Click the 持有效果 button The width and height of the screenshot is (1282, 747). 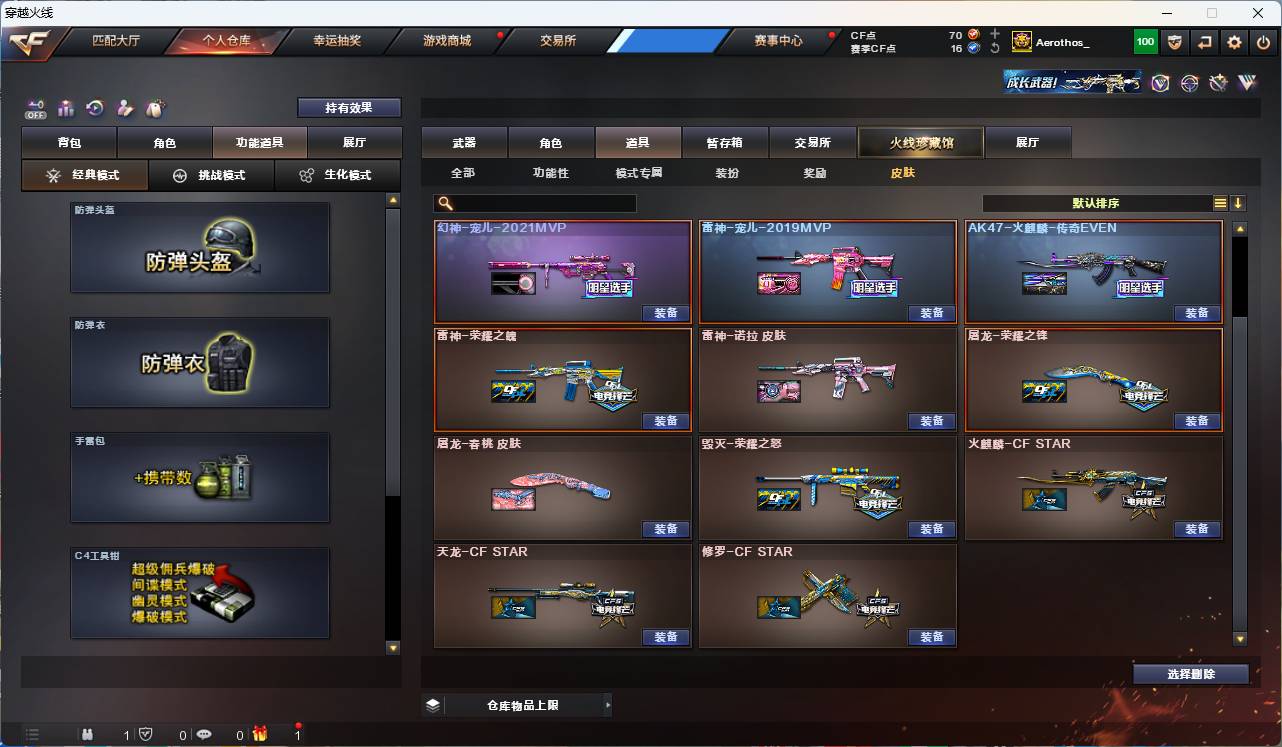(348, 107)
